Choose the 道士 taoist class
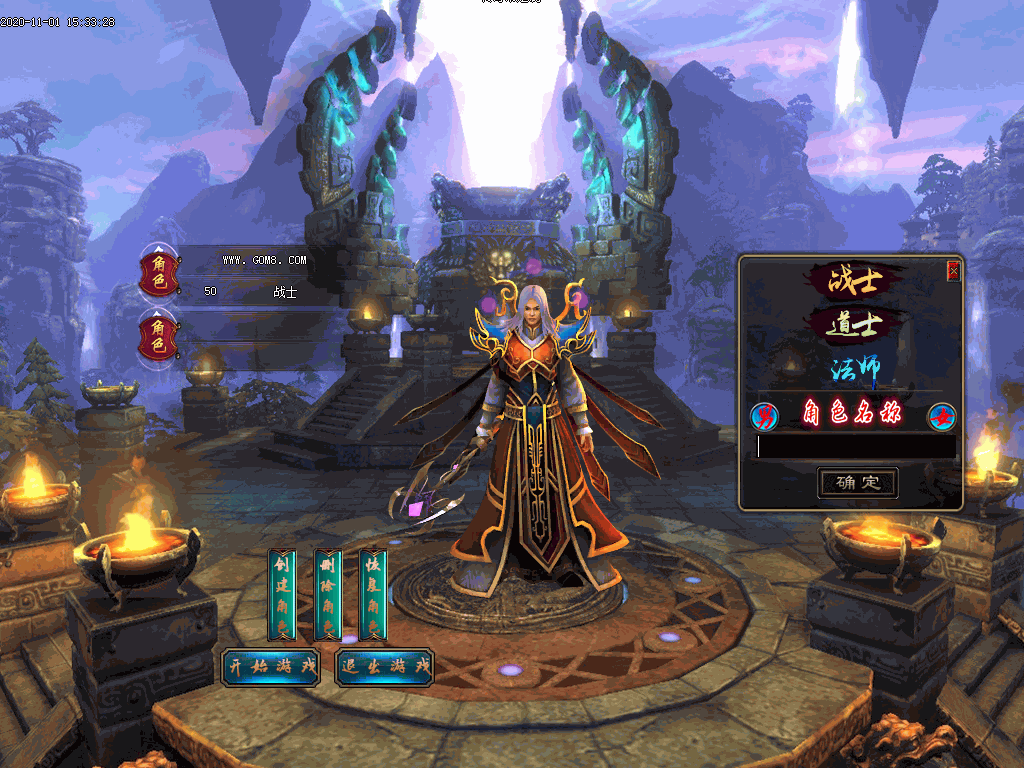 click(x=854, y=324)
